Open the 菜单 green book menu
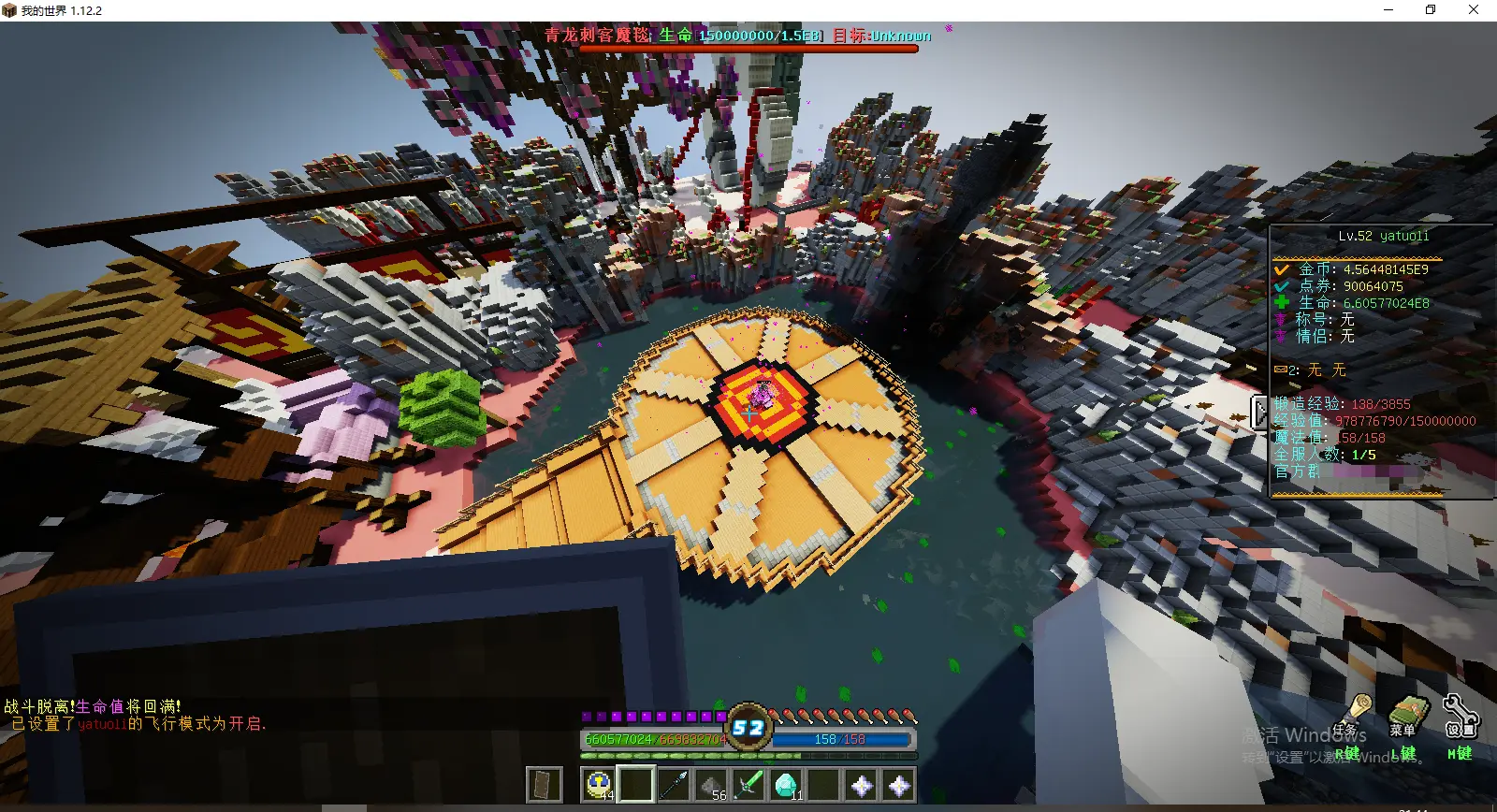 [x=1404, y=715]
